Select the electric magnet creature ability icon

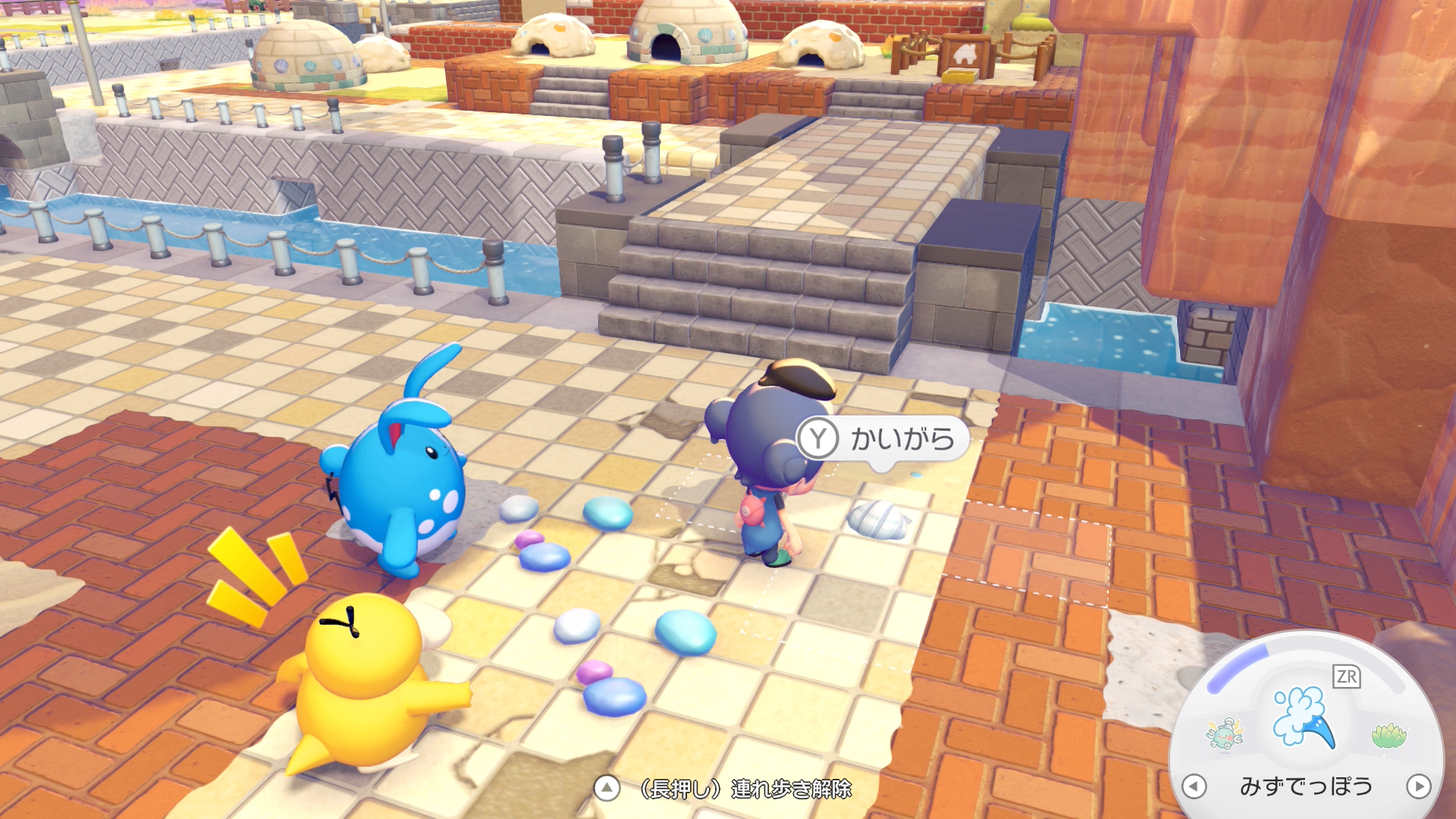coord(1224,733)
